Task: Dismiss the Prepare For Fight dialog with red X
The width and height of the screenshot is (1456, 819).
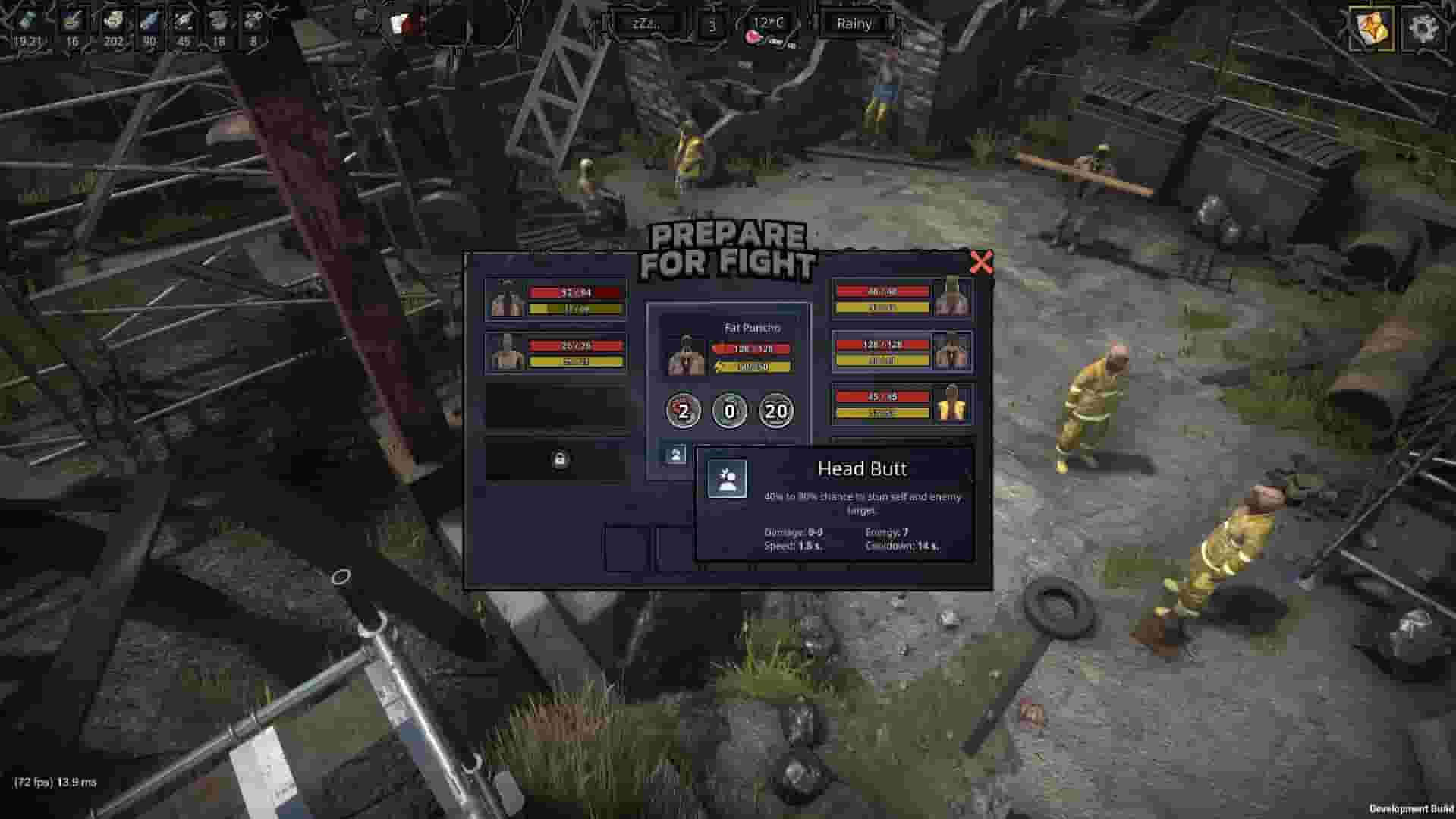Action: (x=982, y=261)
